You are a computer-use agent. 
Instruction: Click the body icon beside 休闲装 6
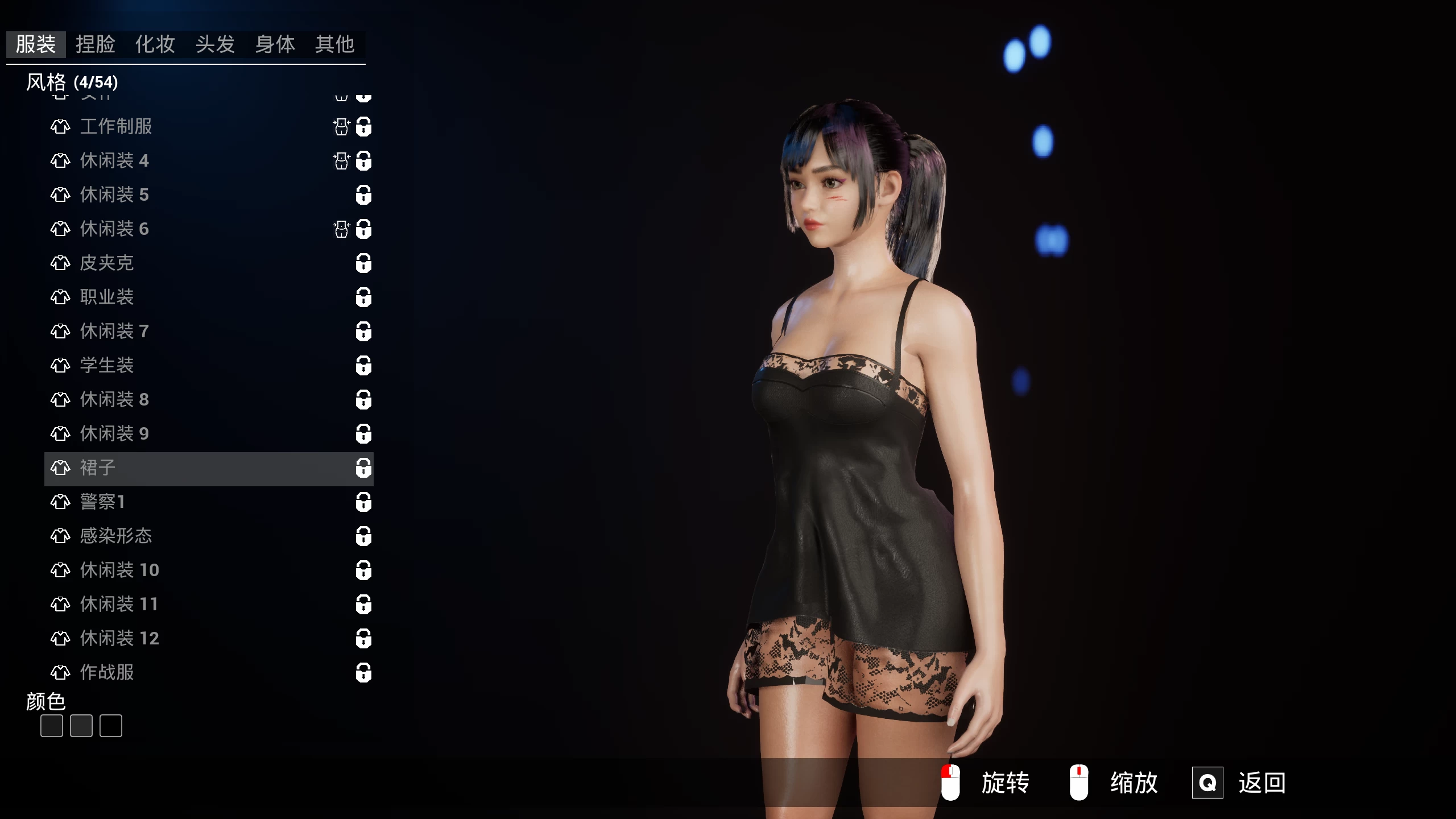(x=341, y=229)
